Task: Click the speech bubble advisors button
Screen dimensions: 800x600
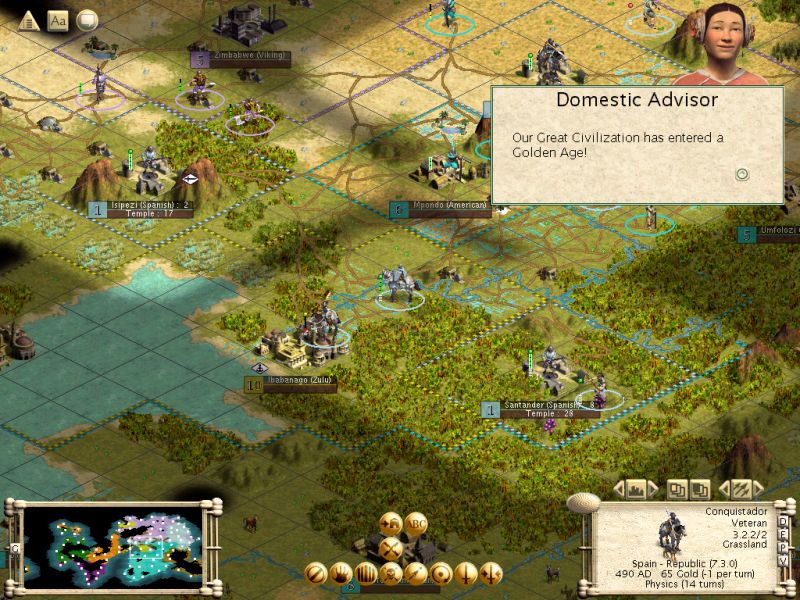Action: coord(87,19)
